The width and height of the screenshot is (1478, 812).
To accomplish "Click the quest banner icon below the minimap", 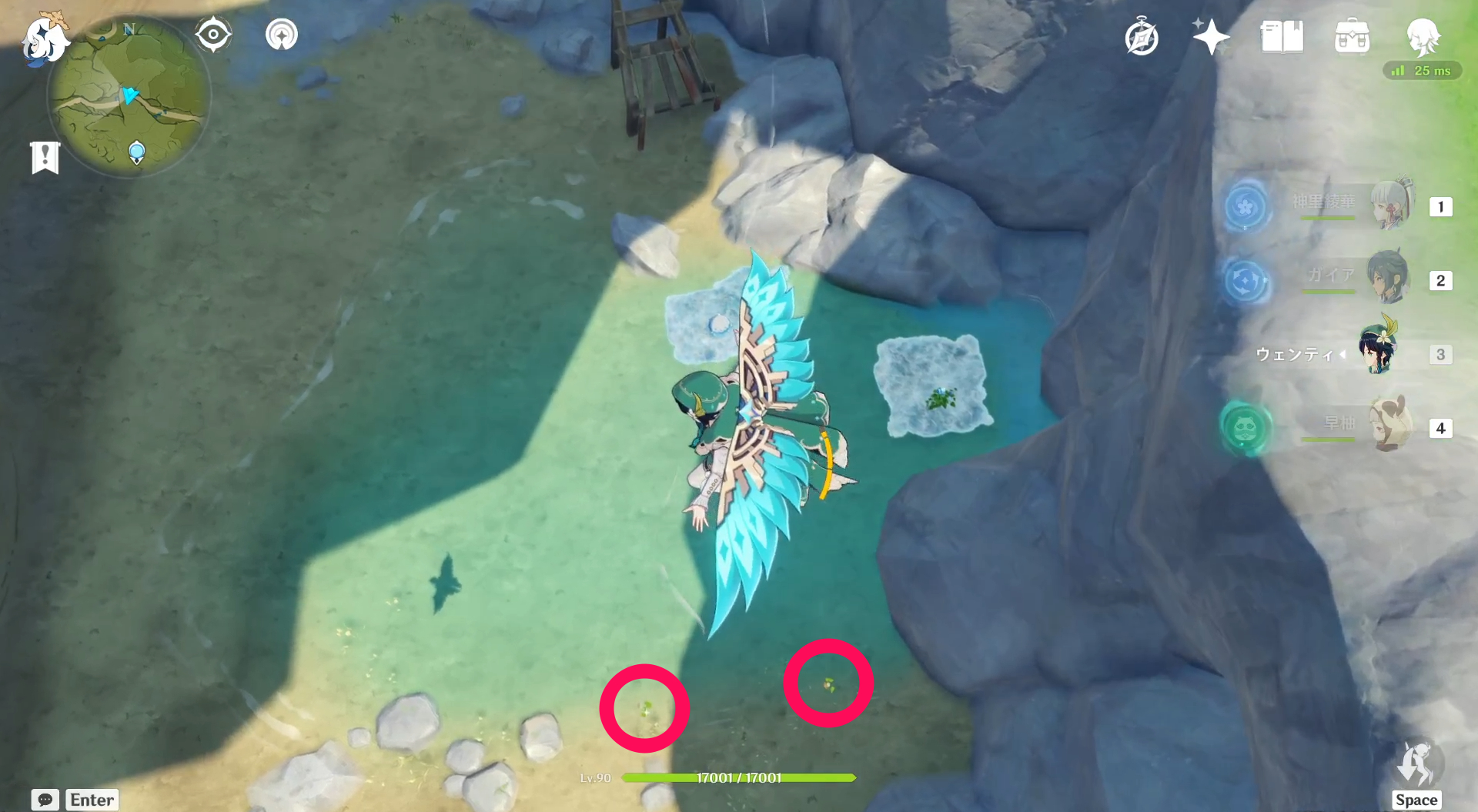I will [46, 156].
